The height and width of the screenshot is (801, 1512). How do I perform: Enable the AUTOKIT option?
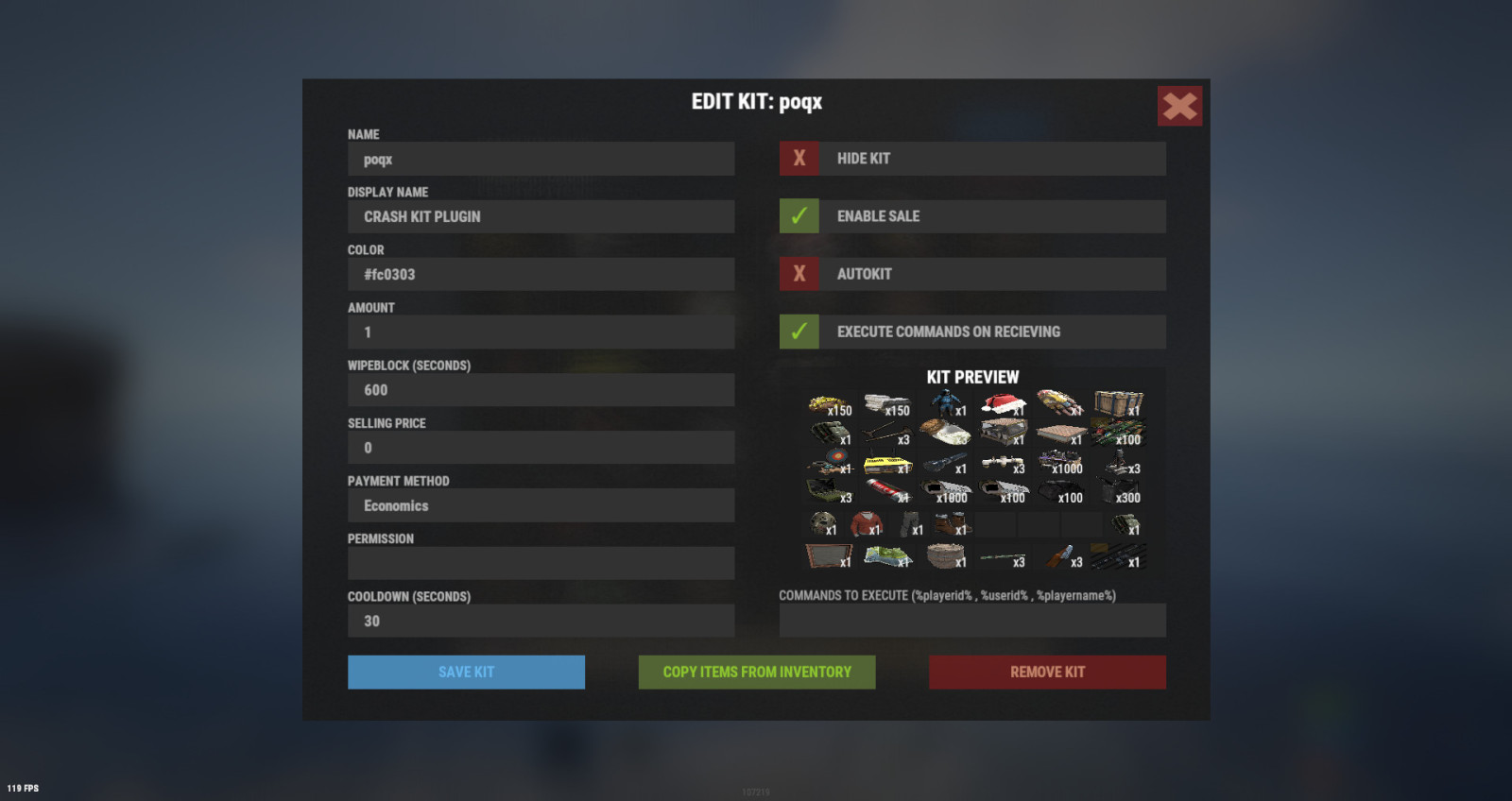[799, 274]
